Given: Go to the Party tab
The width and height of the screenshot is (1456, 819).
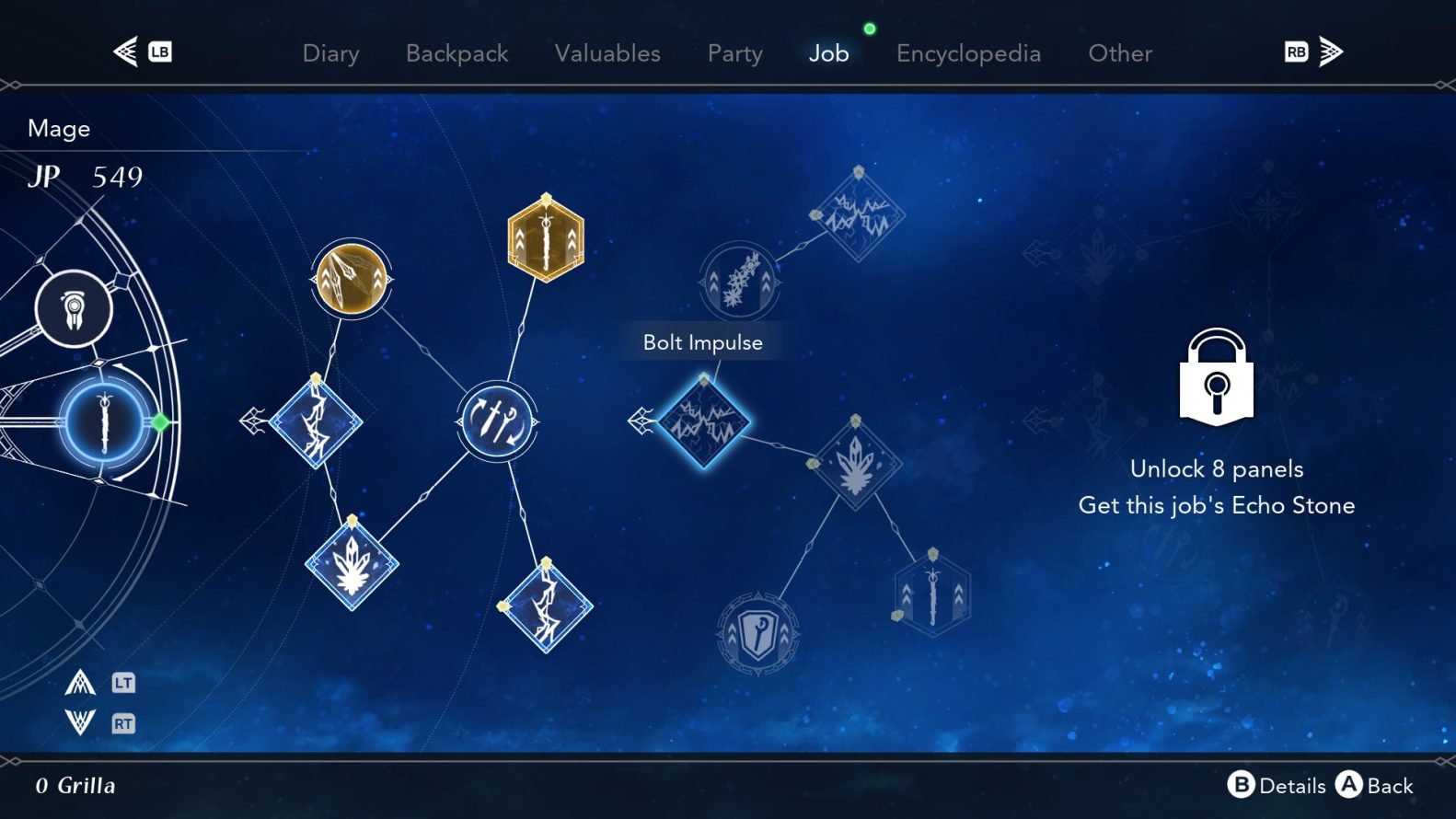Looking at the screenshot, I should pos(734,53).
